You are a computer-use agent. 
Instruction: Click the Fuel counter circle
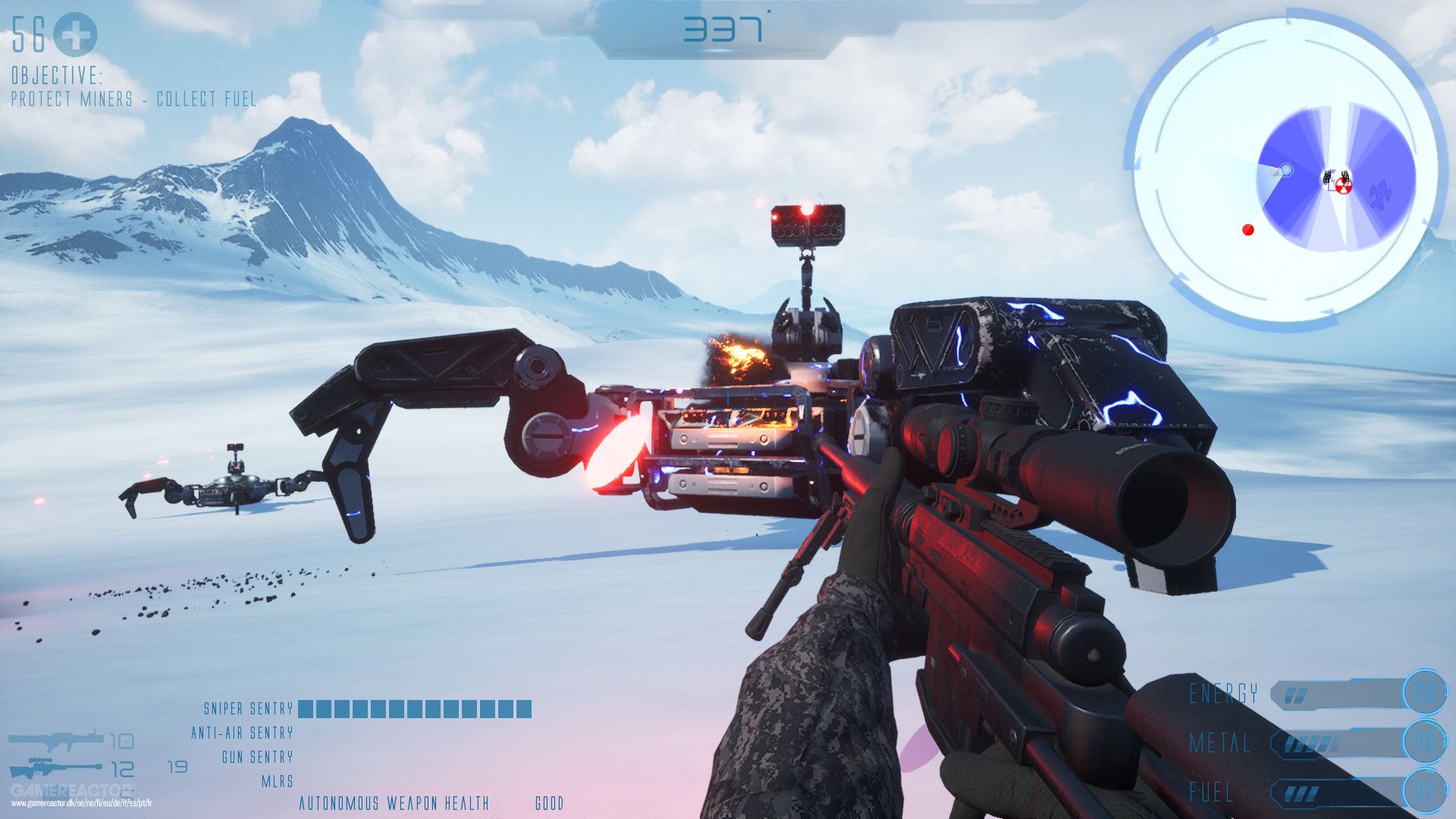tap(1426, 790)
